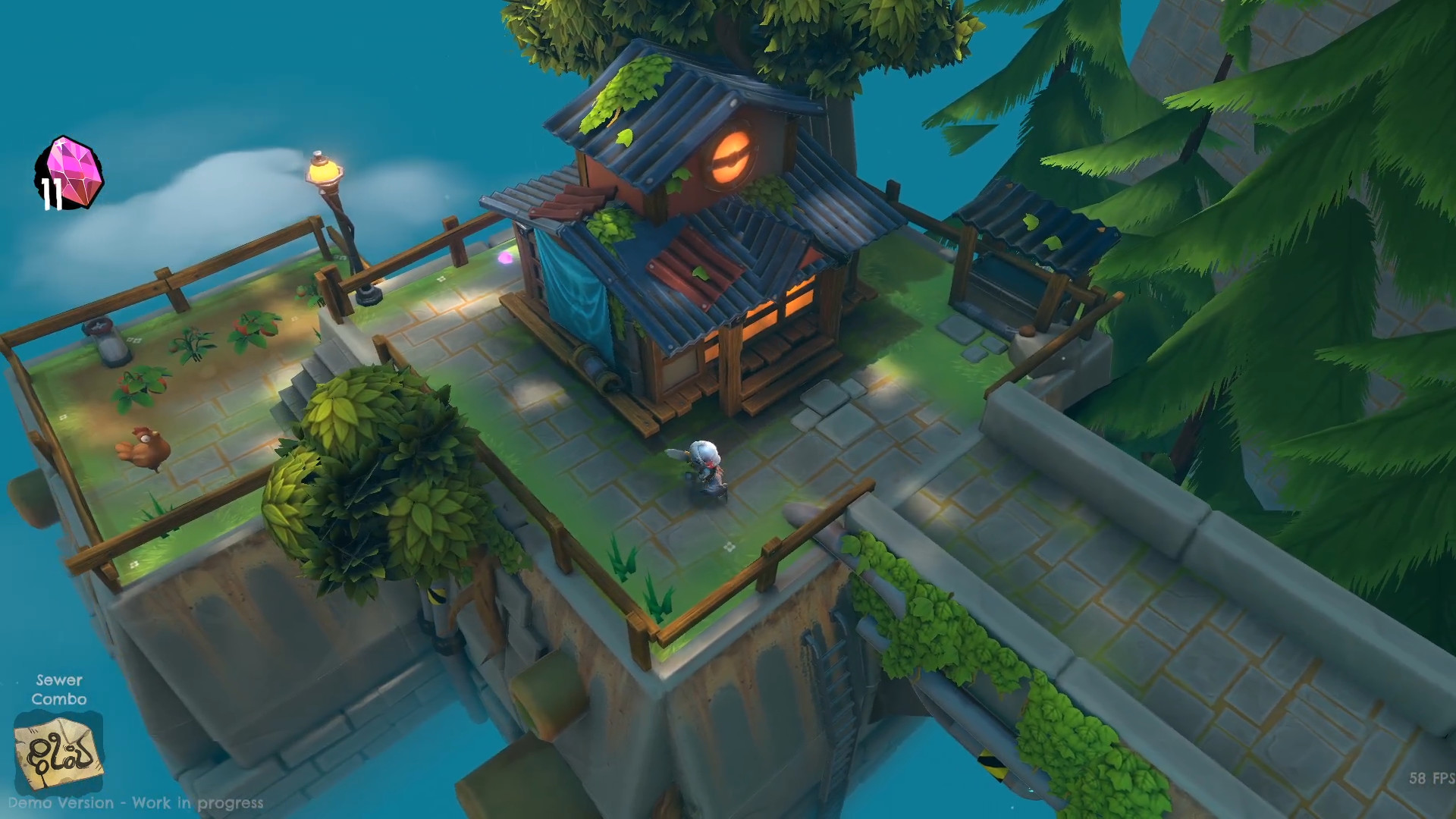The width and height of the screenshot is (1456, 819).
Task: Click the purple glowing orb near the lamp
Action: pos(504,259)
